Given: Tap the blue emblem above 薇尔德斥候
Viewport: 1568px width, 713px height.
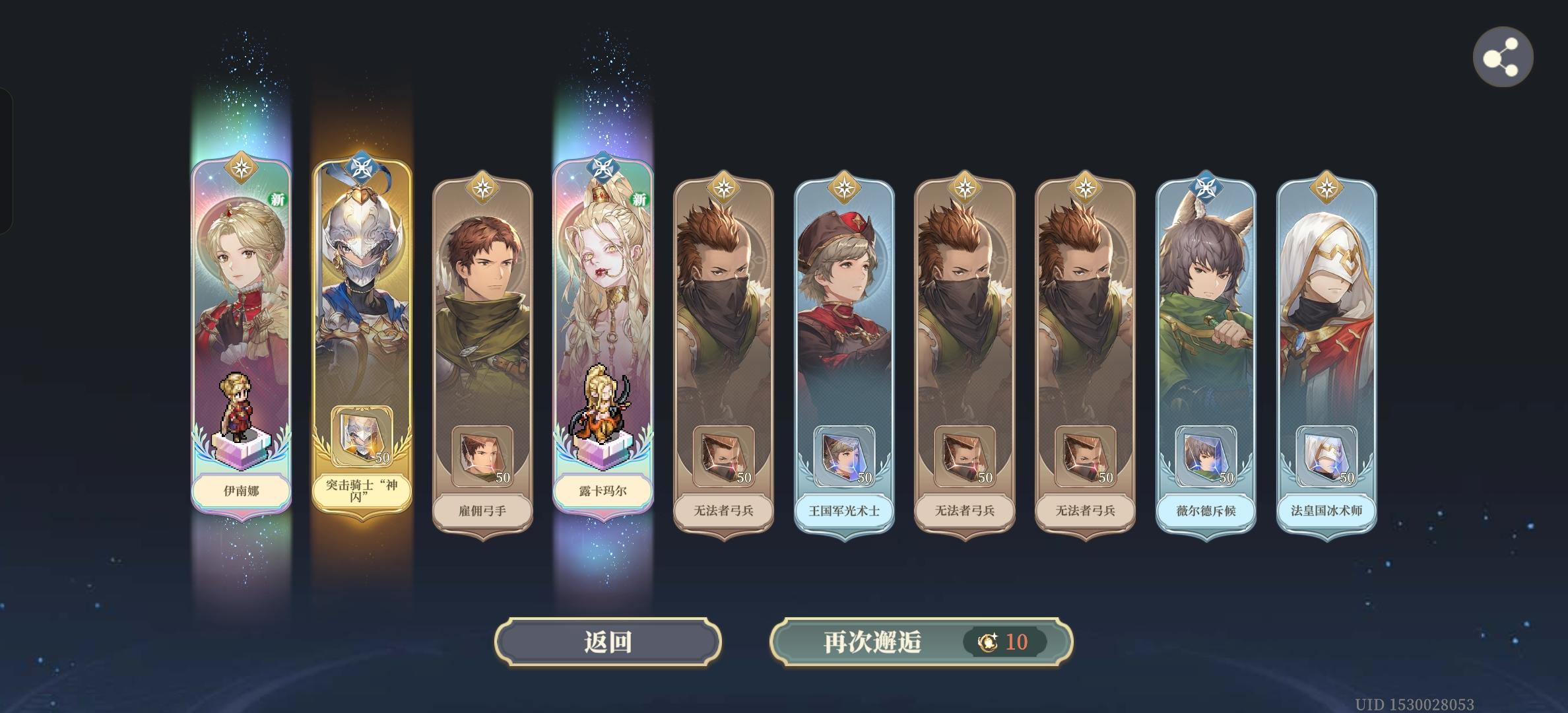Looking at the screenshot, I should click(x=1208, y=187).
